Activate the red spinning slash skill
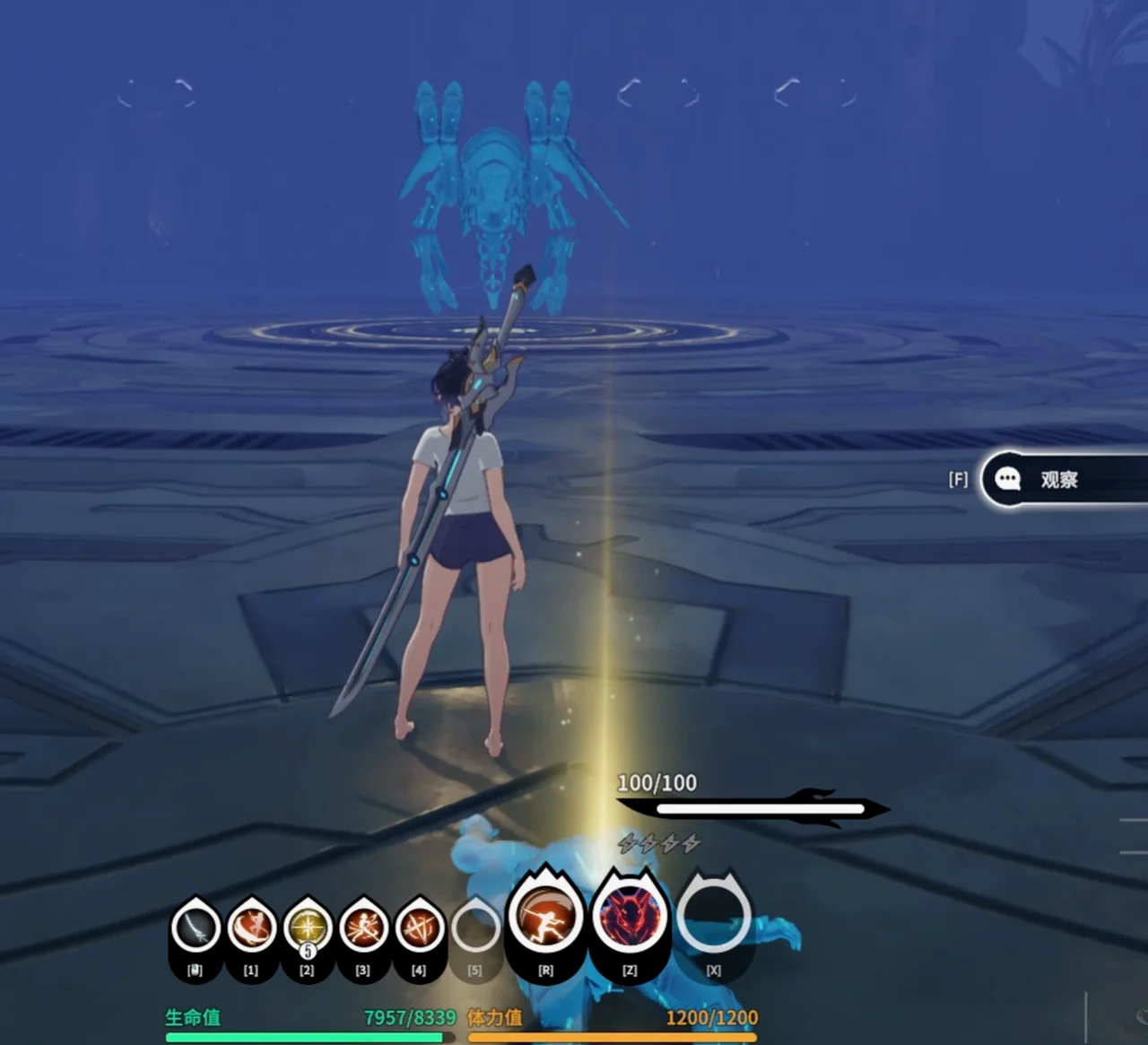 click(251, 927)
